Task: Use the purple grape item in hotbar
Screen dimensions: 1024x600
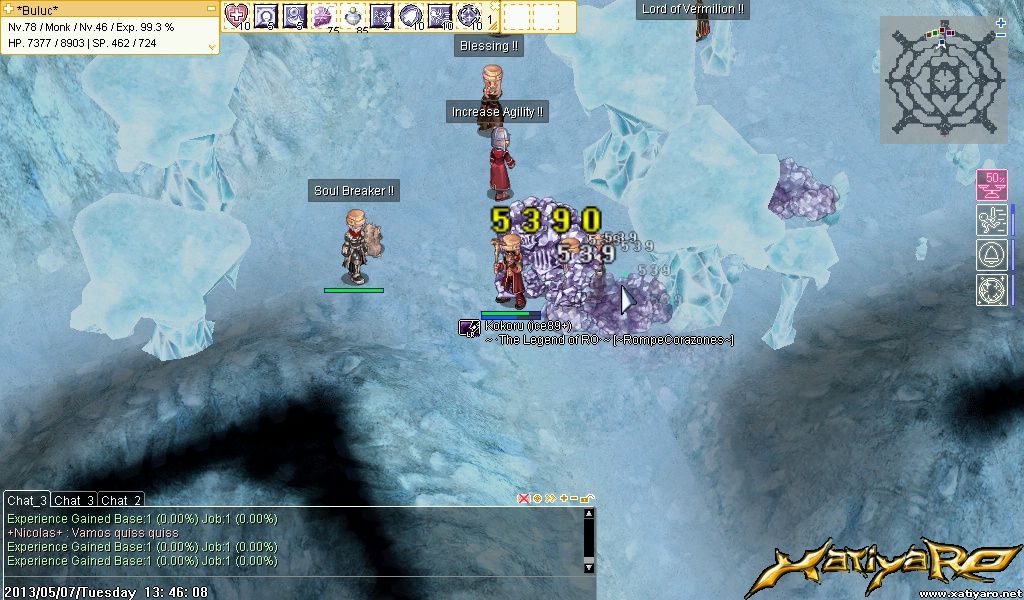Action: click(x=324, y=15)
